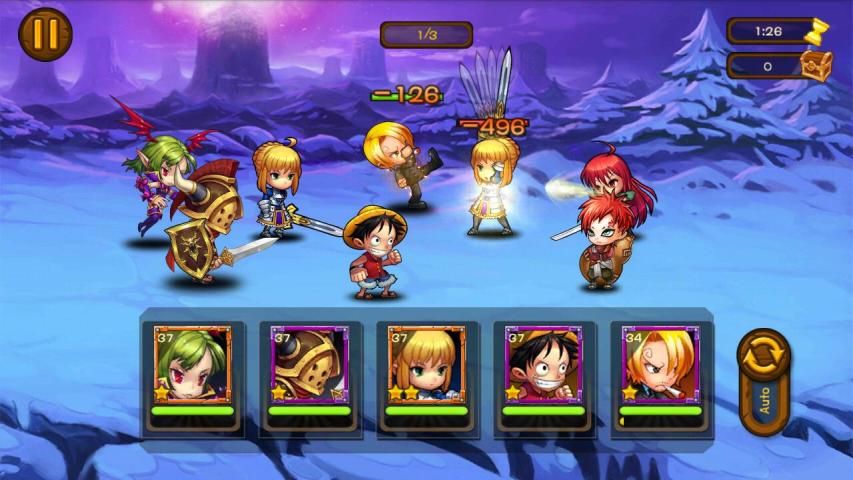Pause the battle with the pause button
The height and width of the screenshot is (480, 853).
click(x=45, y=35)
